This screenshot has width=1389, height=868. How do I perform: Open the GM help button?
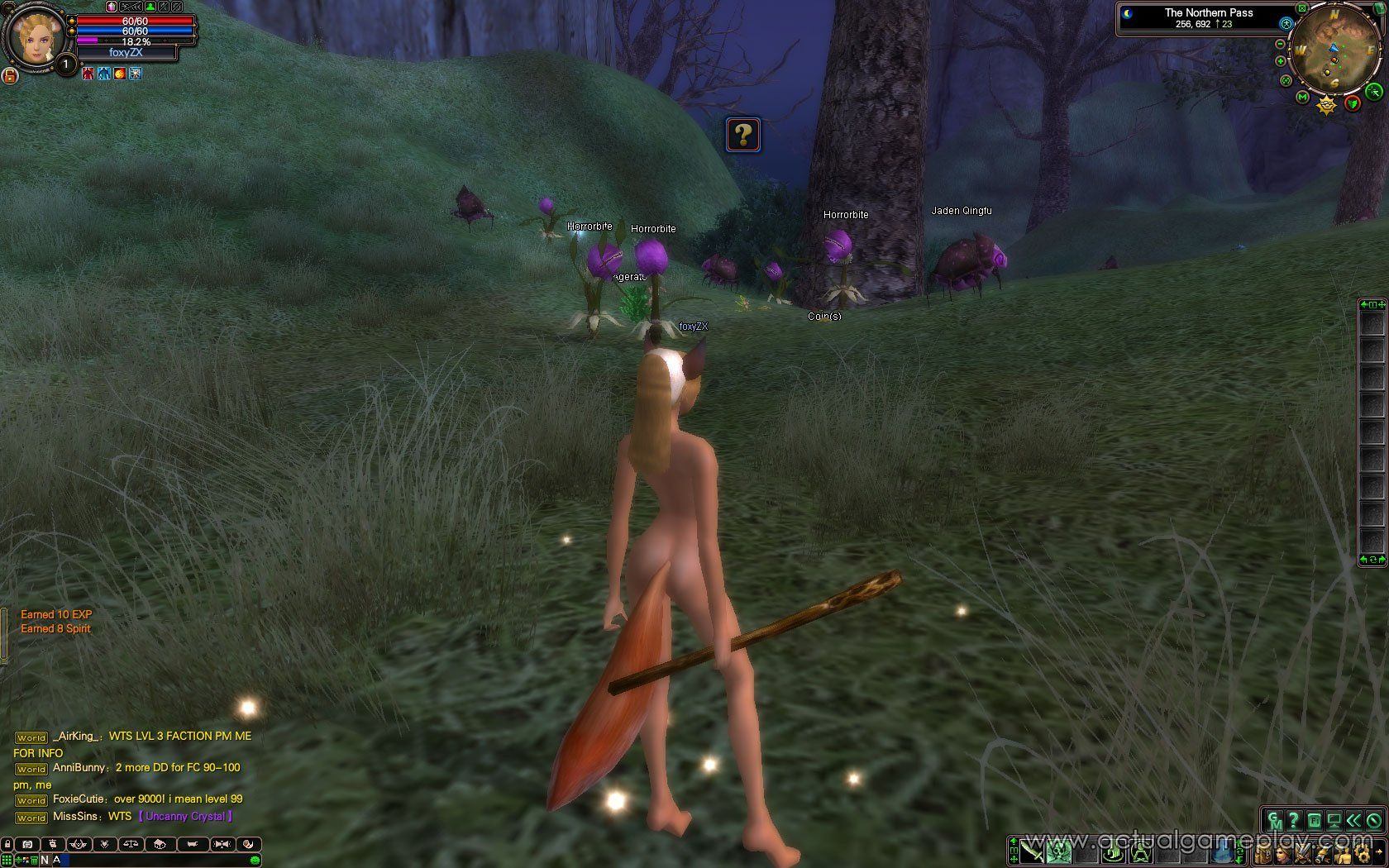(x=1275, y=821)
